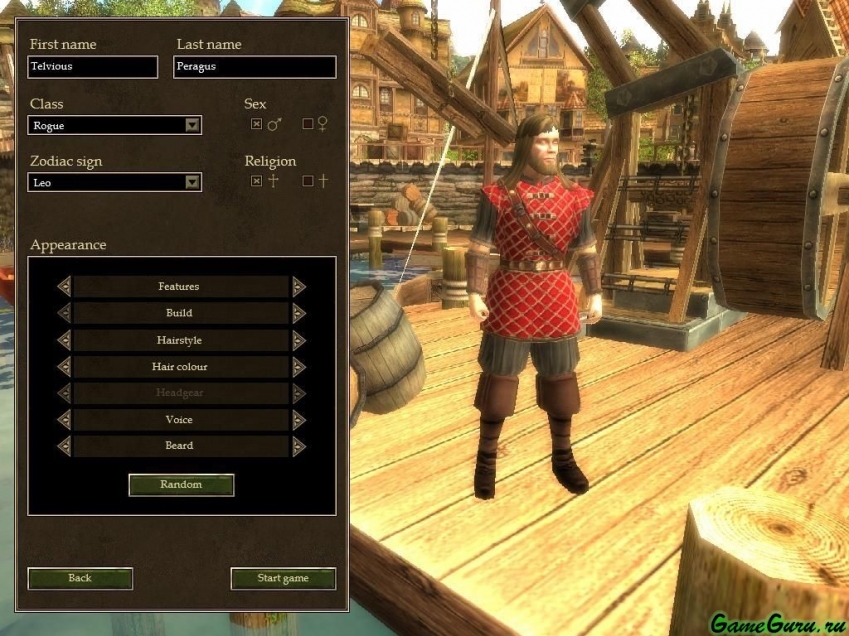Image resolution: width=849 pixels, height=636 pixels.
Task: Cycle Features to the next option
Action: (x=298, y=287)
